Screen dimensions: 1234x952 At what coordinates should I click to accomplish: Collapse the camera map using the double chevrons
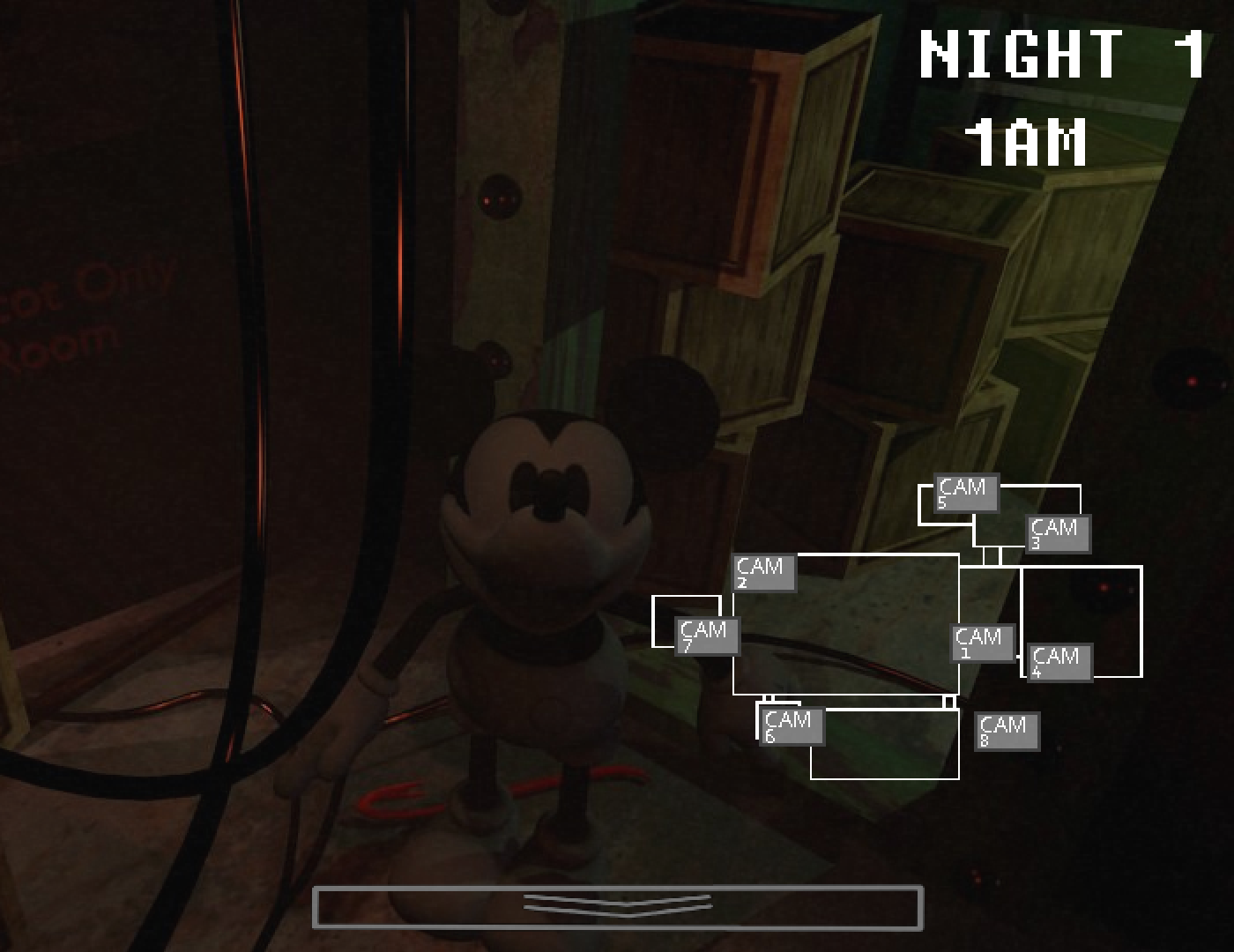(x=620, y=904)
